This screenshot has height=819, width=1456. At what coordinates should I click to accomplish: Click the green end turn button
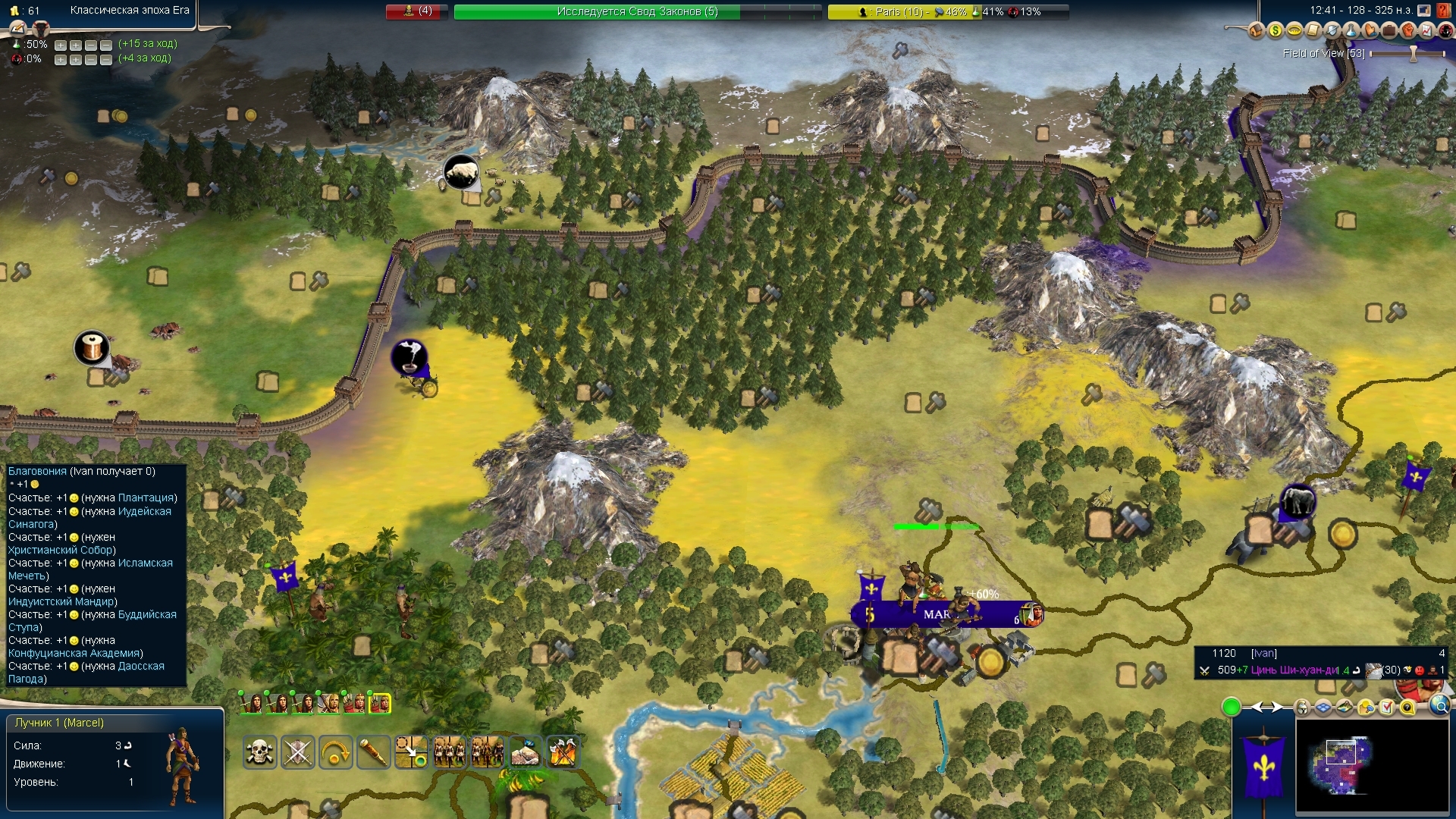[x=1231, y=708]
